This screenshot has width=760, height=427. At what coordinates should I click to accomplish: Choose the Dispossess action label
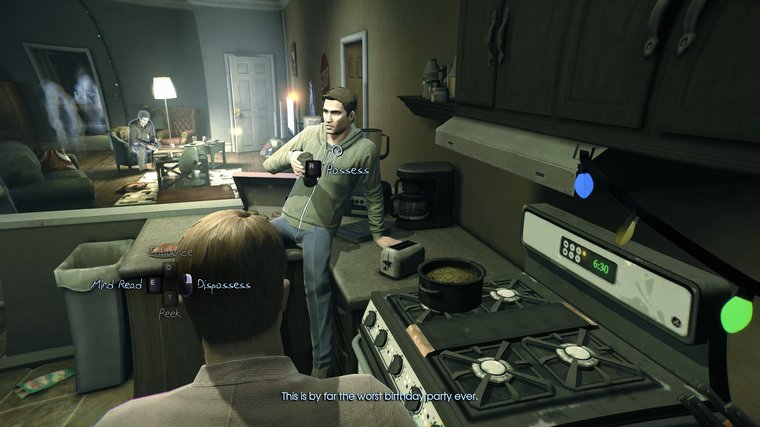coord(222,285)
